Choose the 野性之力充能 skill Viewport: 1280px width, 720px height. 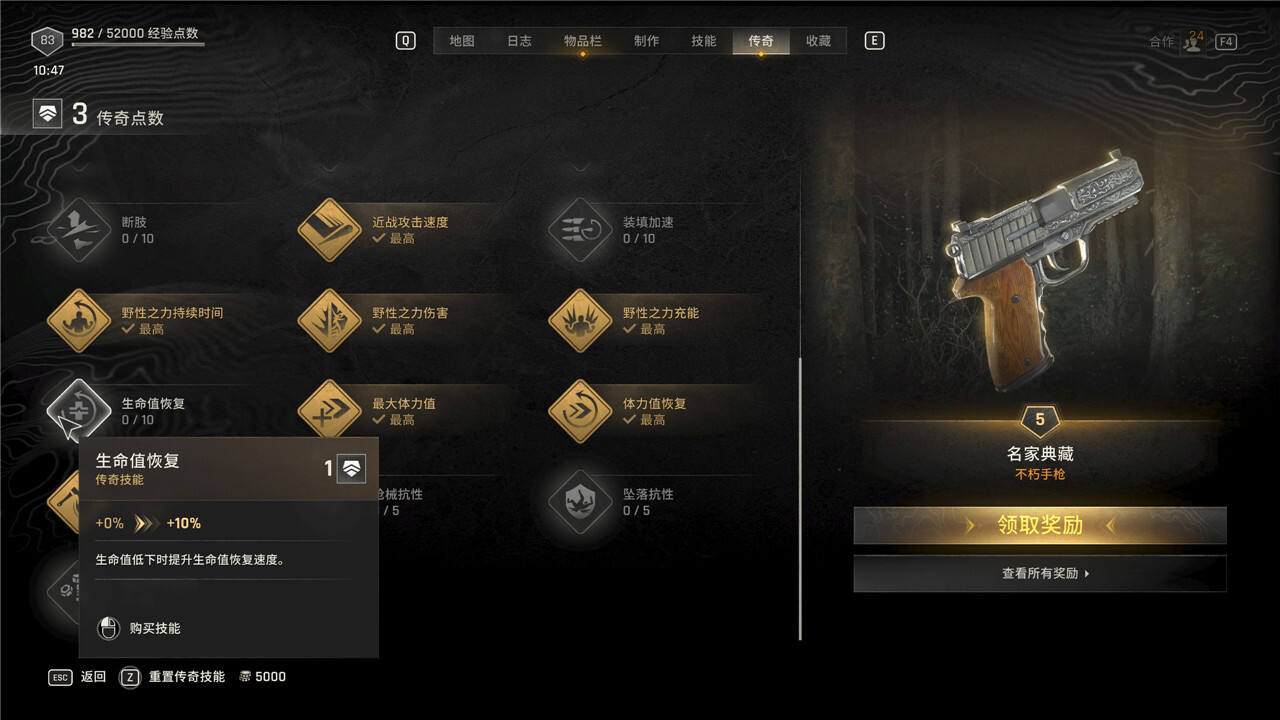(580, 321)
